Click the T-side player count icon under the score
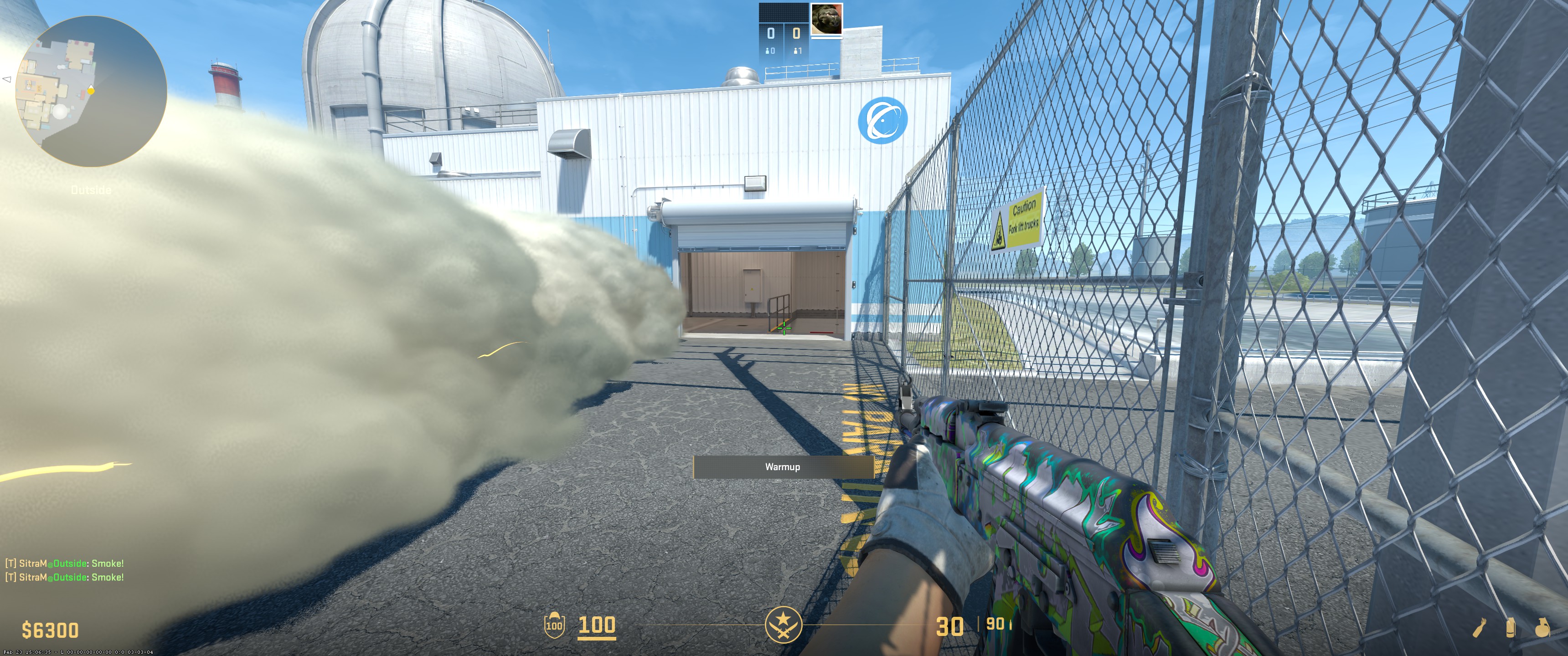 pos(795,51)
